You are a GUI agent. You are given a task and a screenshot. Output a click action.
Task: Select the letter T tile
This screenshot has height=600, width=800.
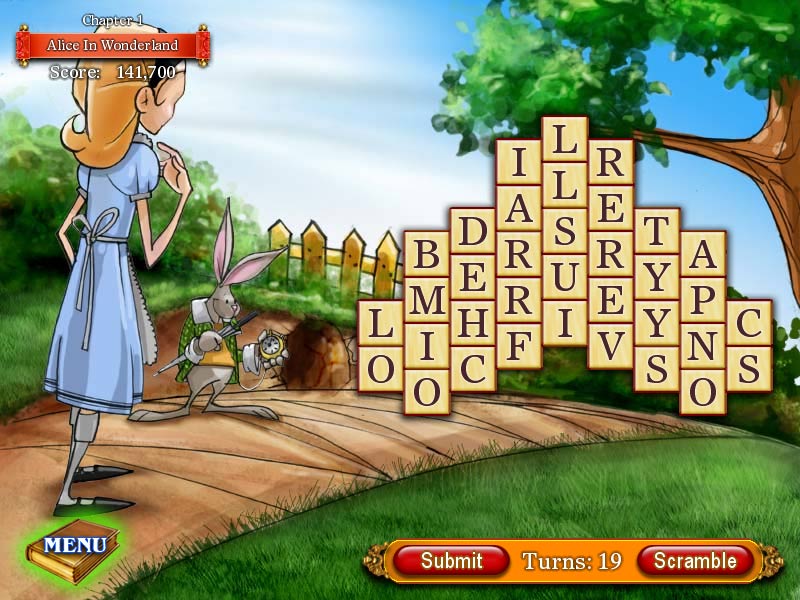(656, 231)
